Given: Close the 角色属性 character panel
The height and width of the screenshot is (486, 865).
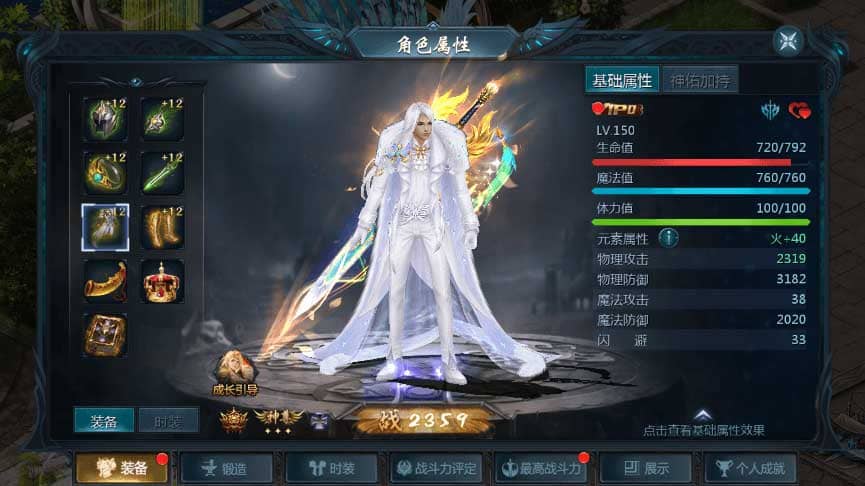Looking at the screenshot, I should coord(788,41).
